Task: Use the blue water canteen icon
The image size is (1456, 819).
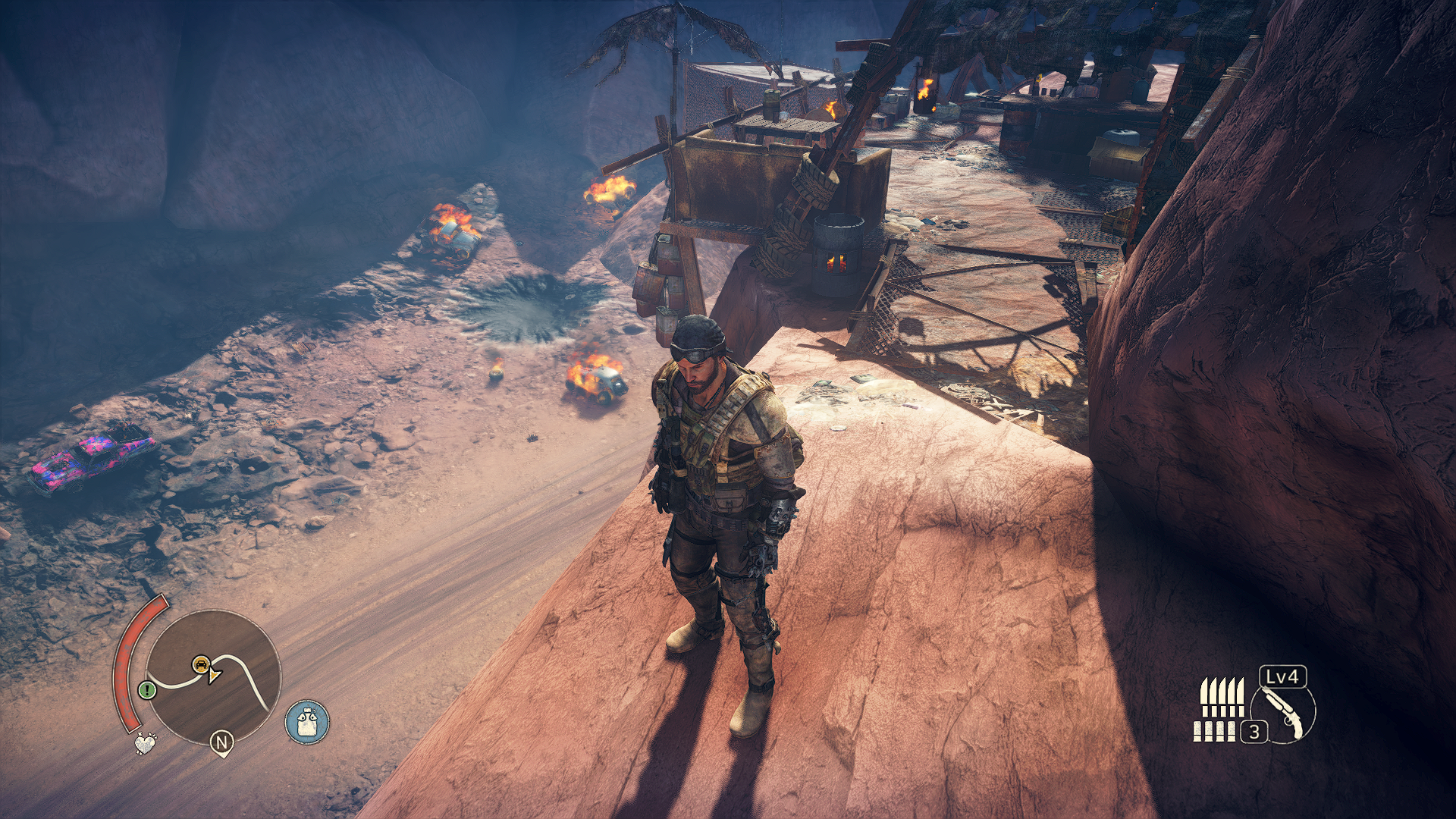Action: pos(307,721)
